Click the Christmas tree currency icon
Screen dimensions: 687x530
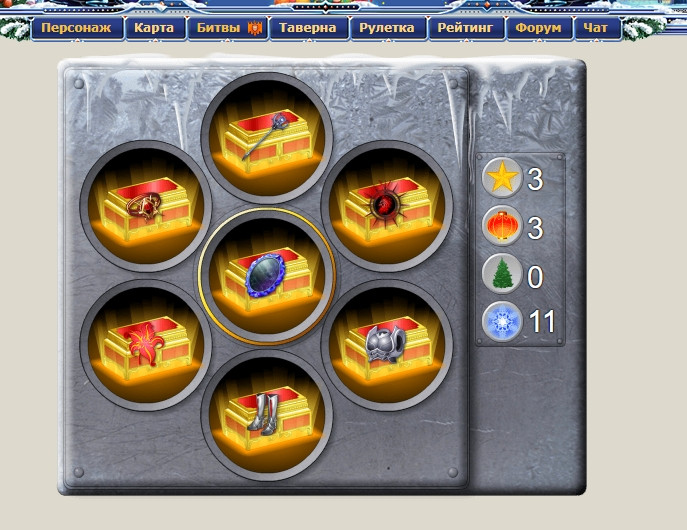pyautogui.click(x=499, y=274)
